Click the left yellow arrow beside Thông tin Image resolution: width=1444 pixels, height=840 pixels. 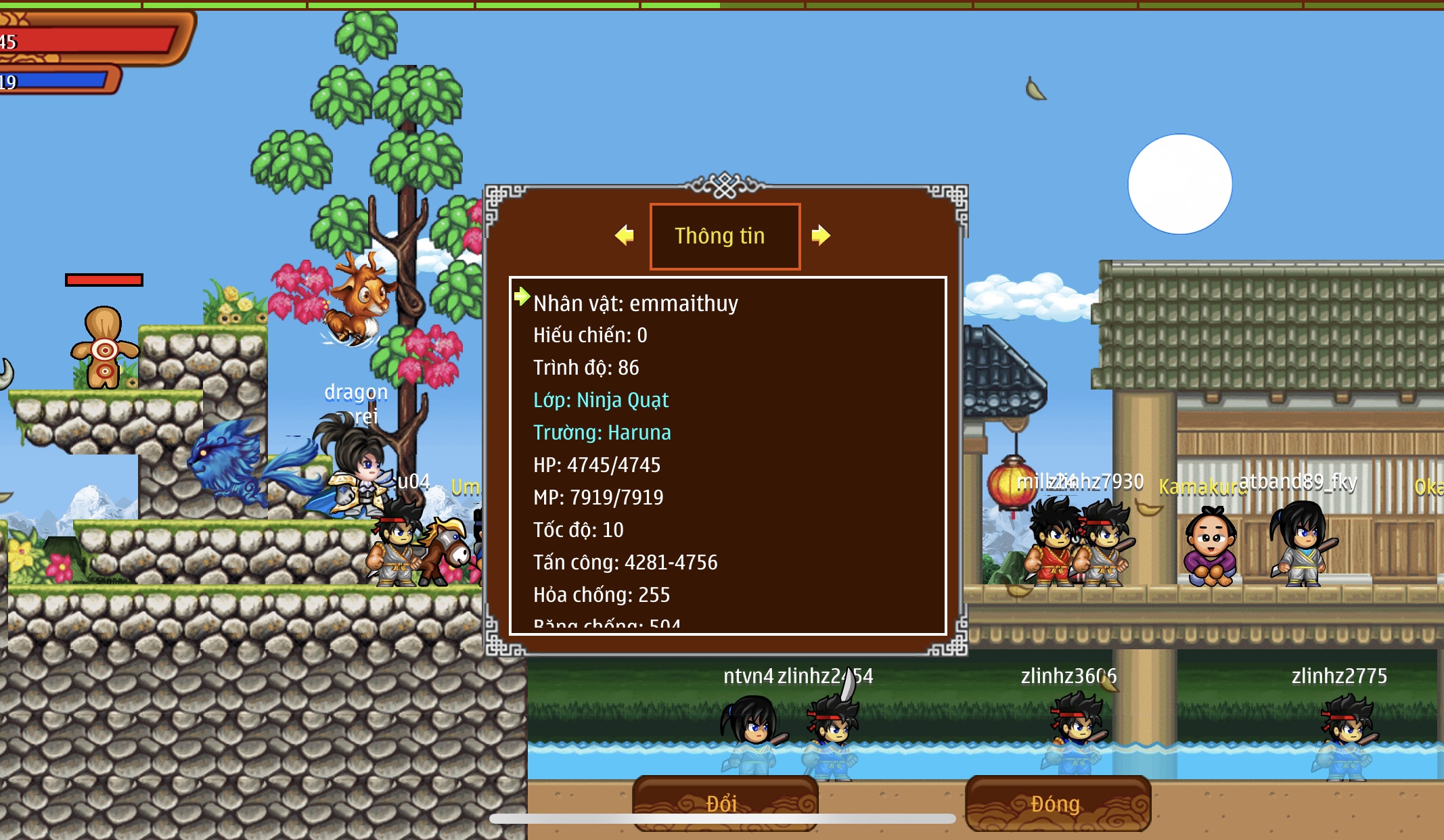point(625,235)
